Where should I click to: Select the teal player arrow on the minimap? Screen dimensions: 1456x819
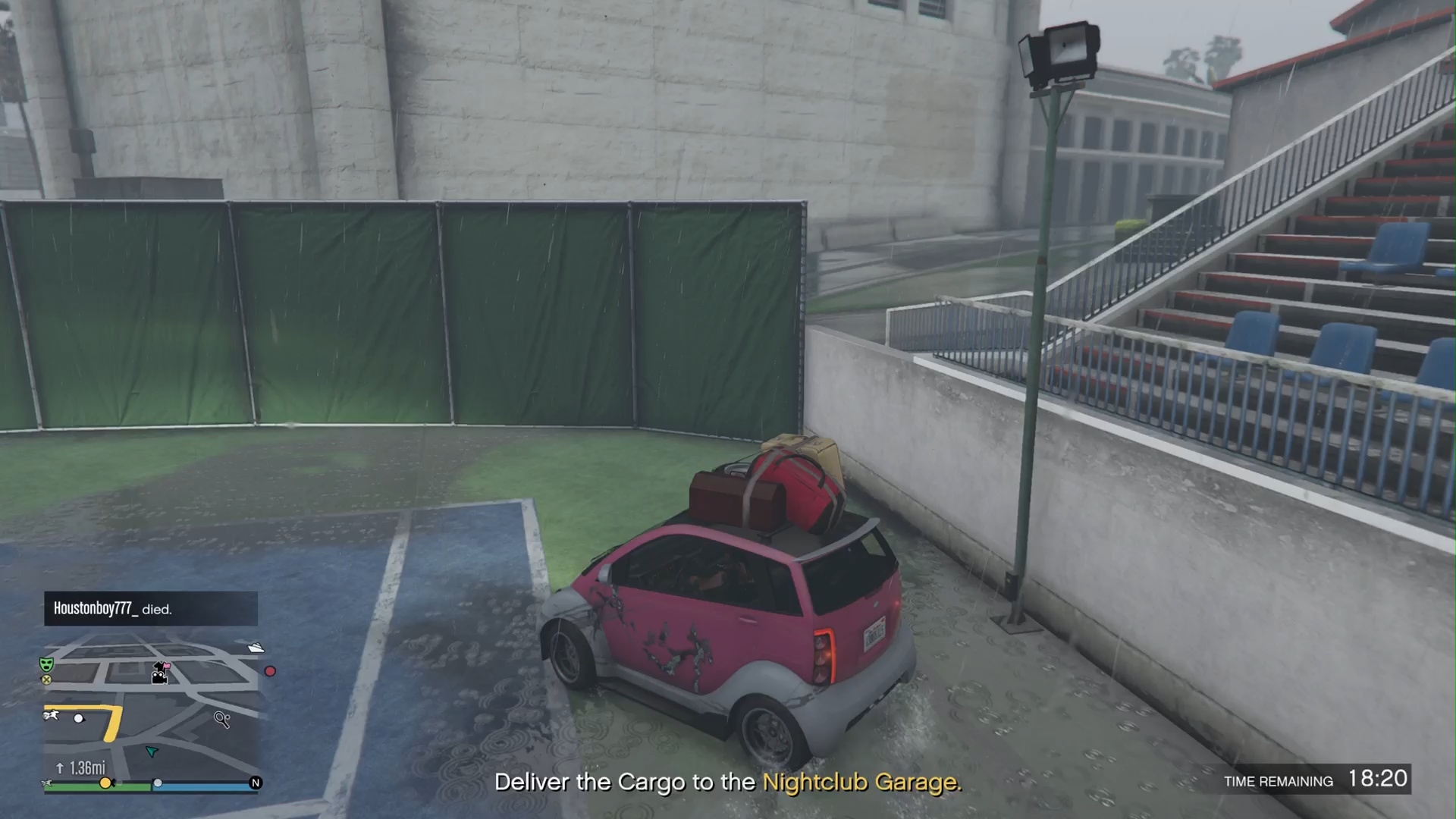(x=152, y=752)
